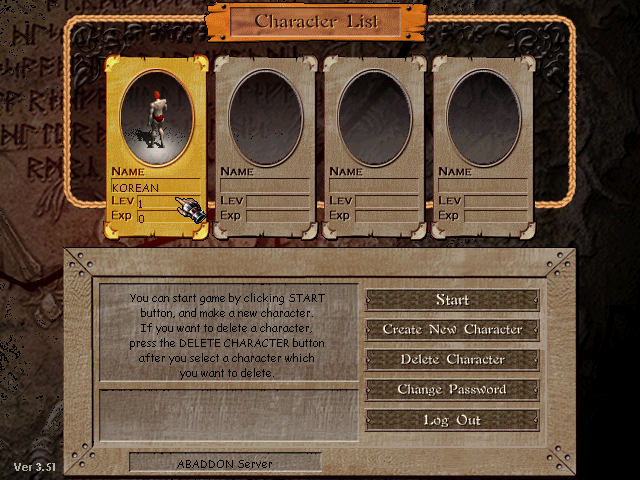Screen dimensions: 640x480
Task: Choose Create New Character
Action: point(452,330)
